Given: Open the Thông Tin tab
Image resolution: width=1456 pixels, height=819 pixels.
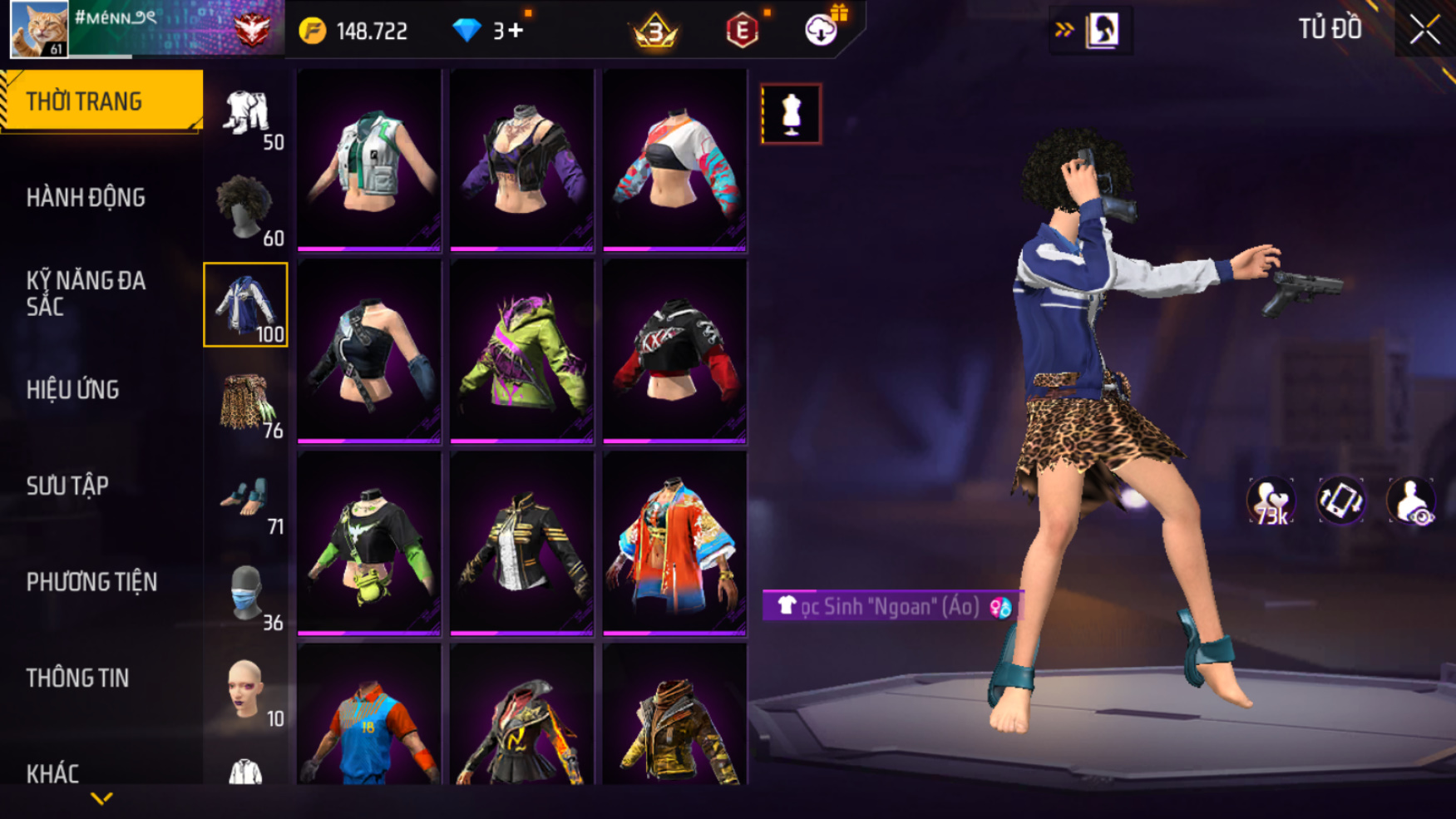Looking at the screenshot, I should tap(77, 678).
